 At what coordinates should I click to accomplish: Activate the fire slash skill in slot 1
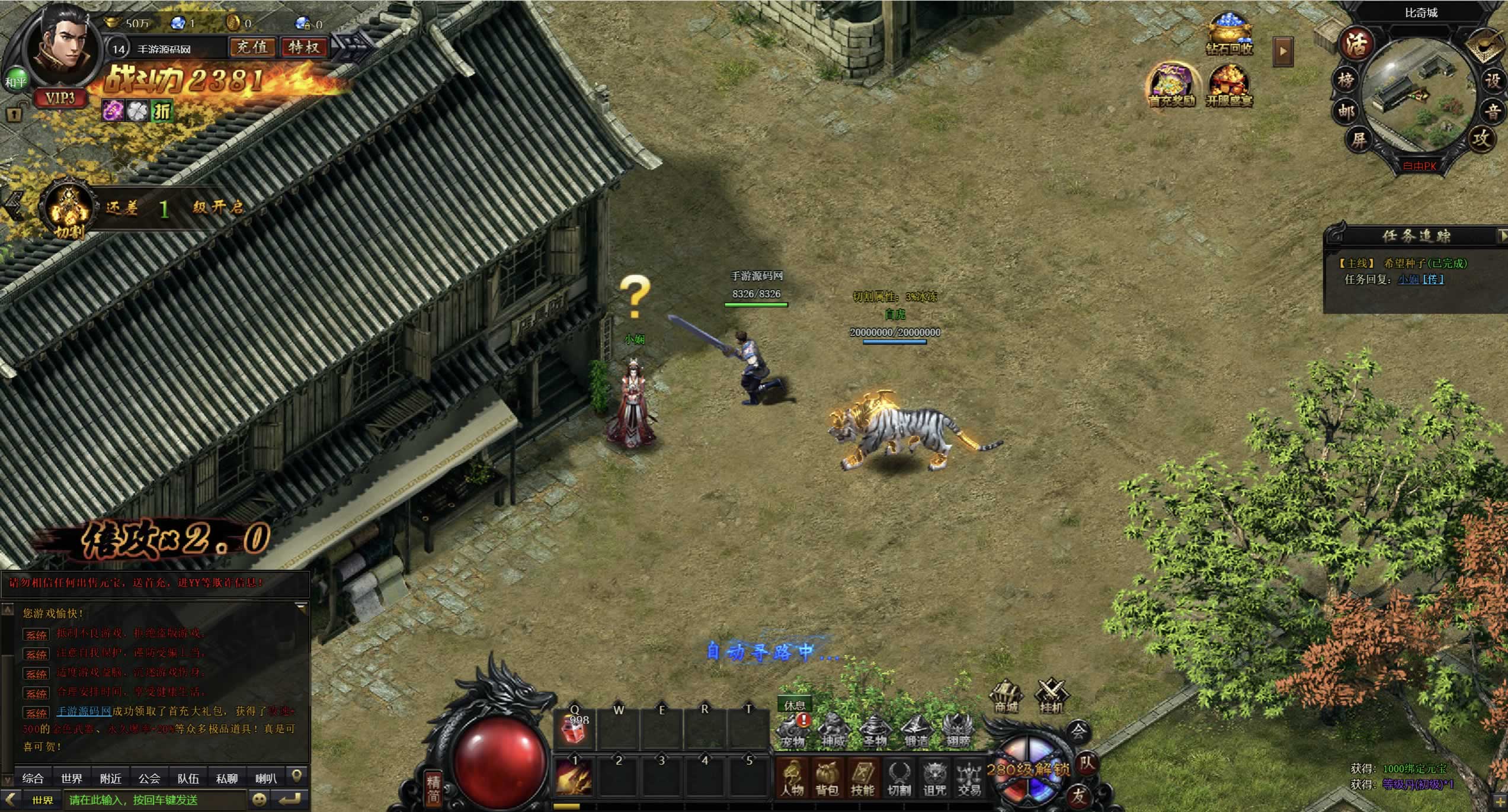click(574, 776)
